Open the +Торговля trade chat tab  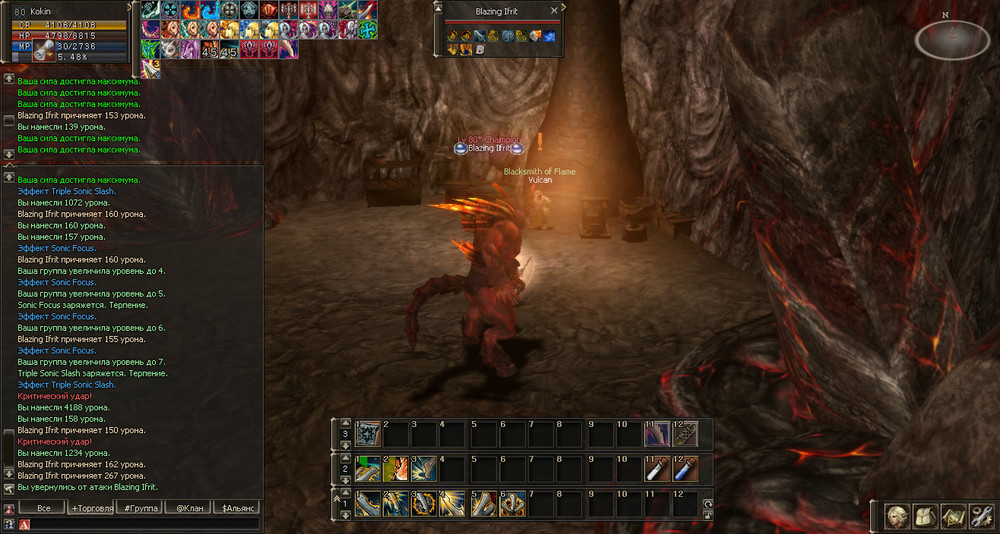click(x=91, y=508)
